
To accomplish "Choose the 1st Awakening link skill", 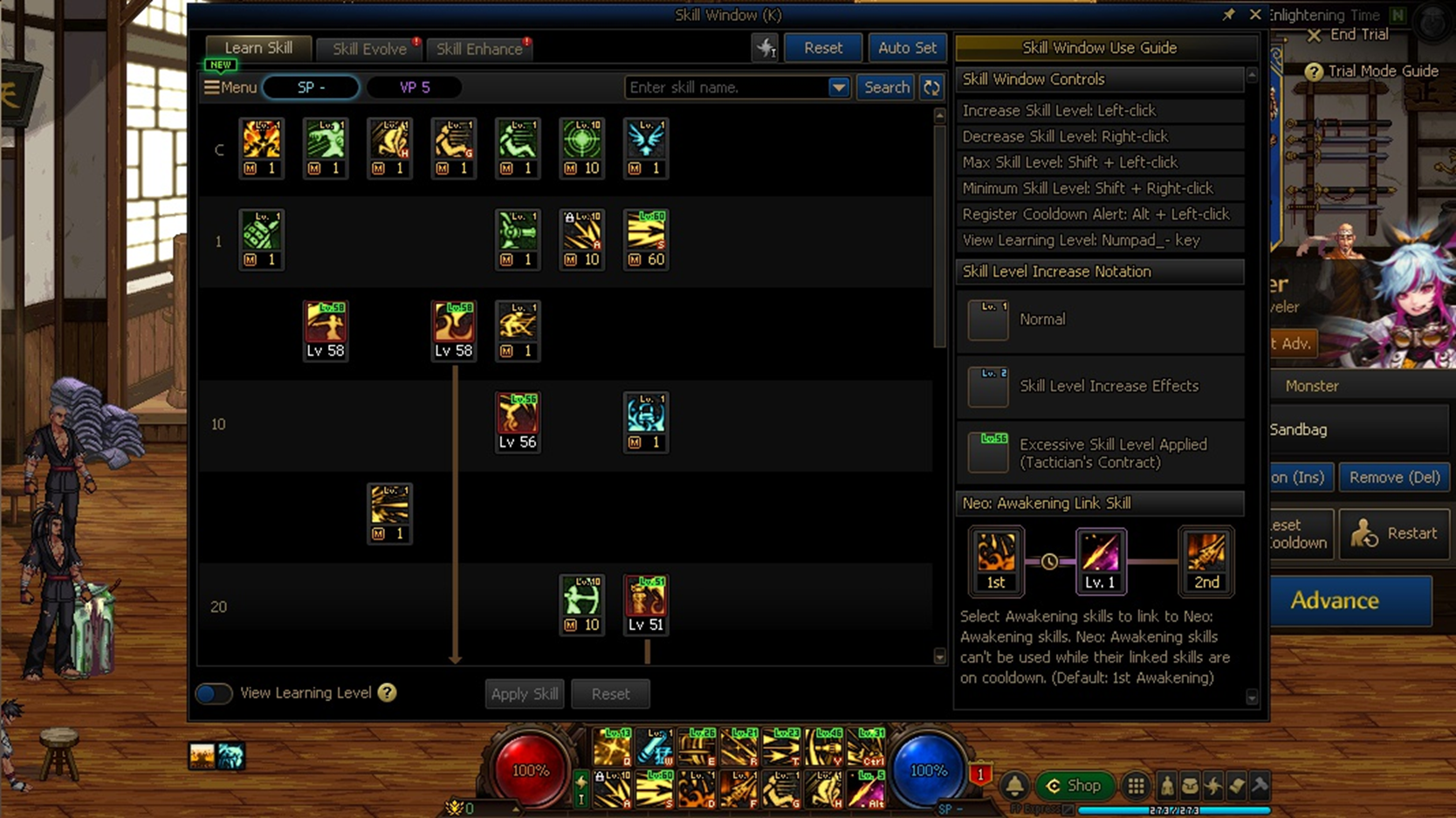I will (995, 560).
